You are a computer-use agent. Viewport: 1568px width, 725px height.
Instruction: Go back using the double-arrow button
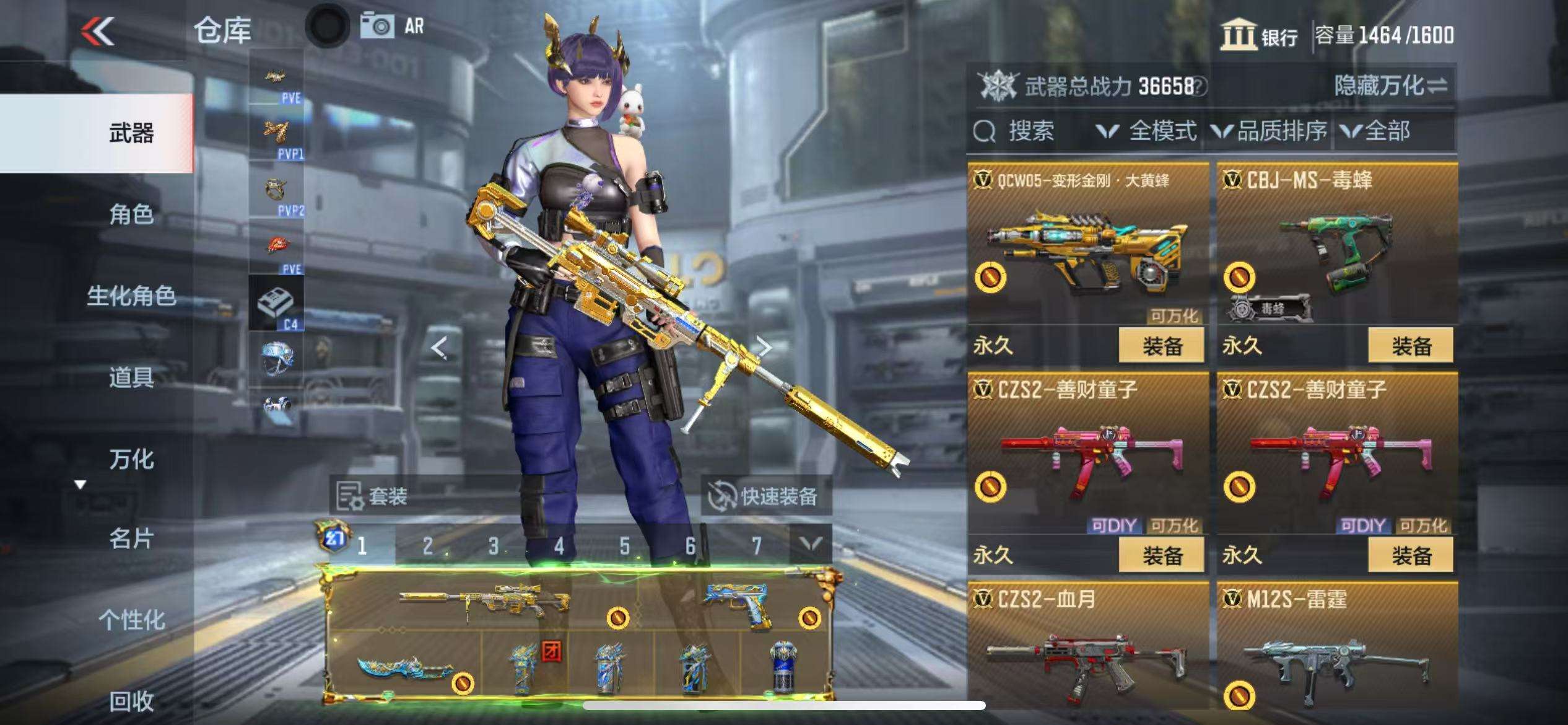point(98,31)
